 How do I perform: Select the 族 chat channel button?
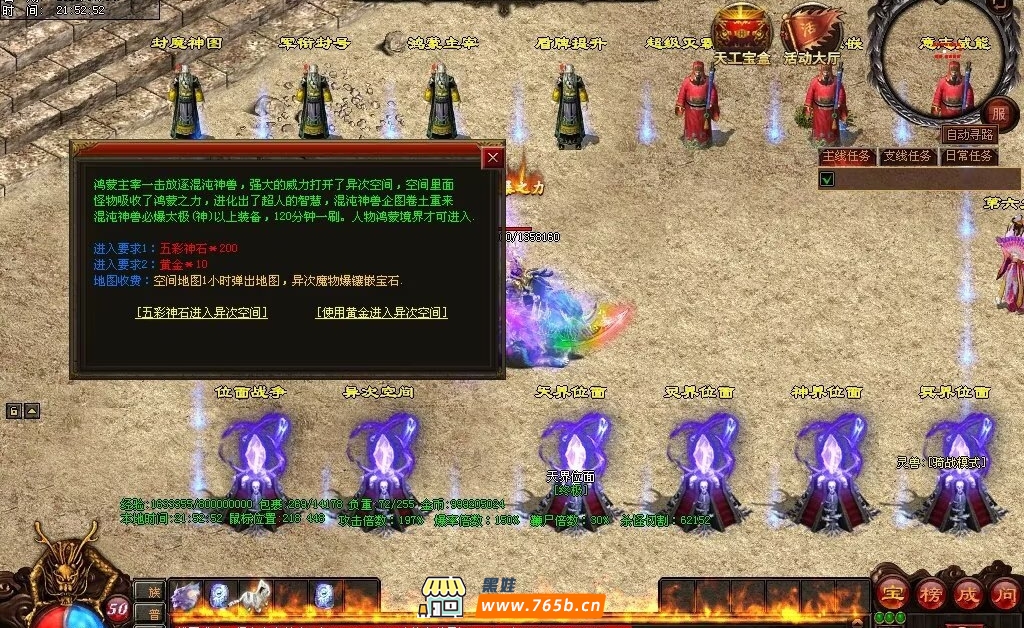tap(149, 592)
